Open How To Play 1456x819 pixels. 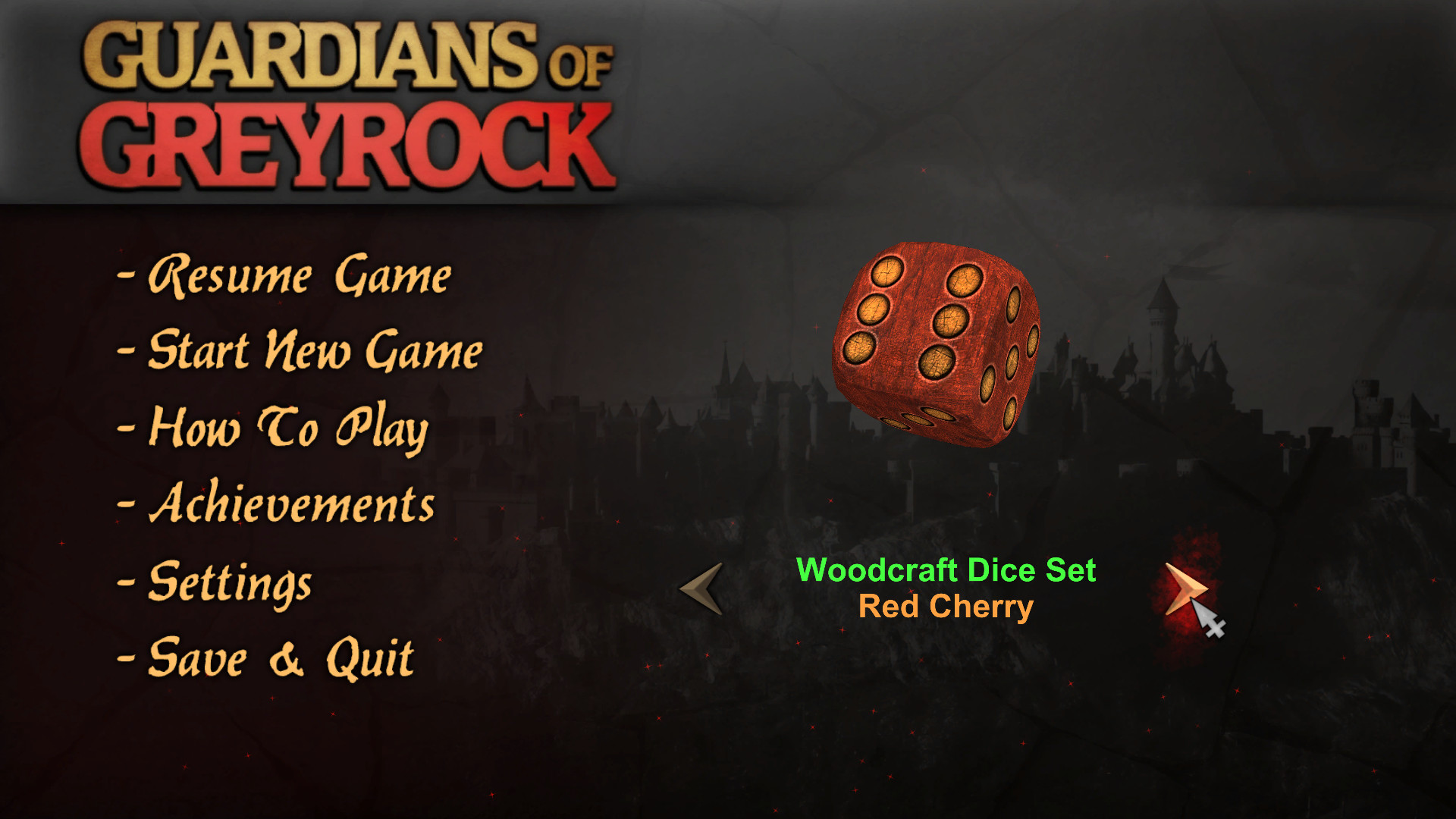pos(288,430)
